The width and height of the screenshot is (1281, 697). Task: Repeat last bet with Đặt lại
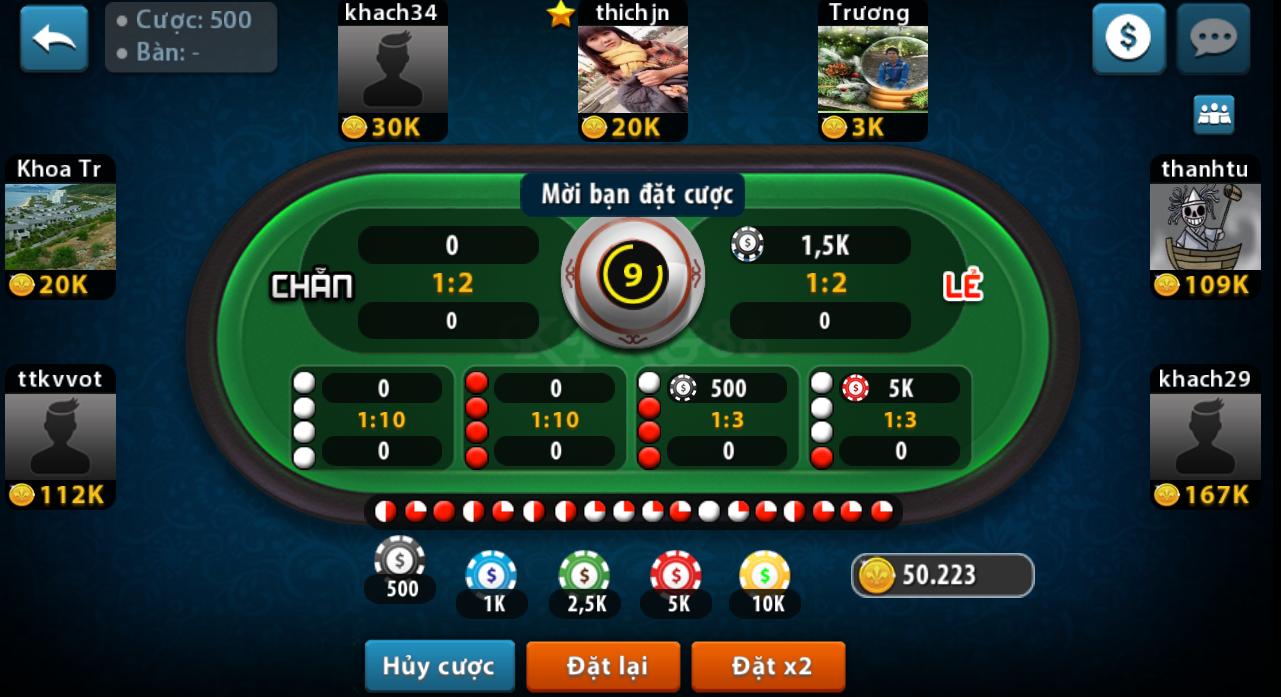click(603, 666)
